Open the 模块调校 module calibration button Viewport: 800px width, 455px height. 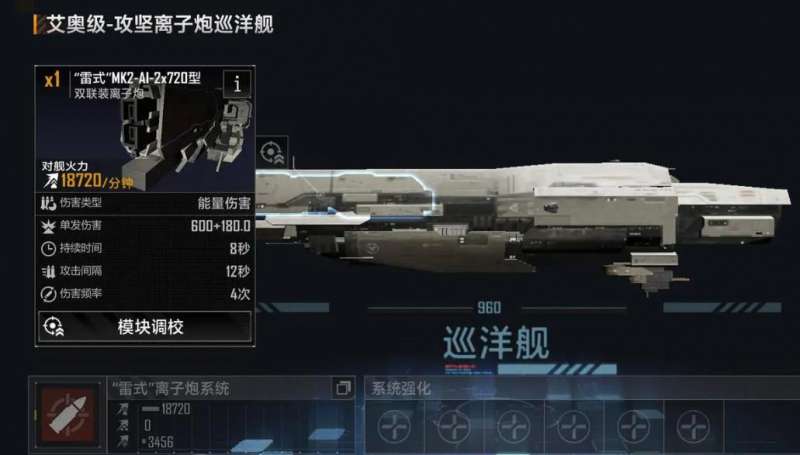point(144,327)
